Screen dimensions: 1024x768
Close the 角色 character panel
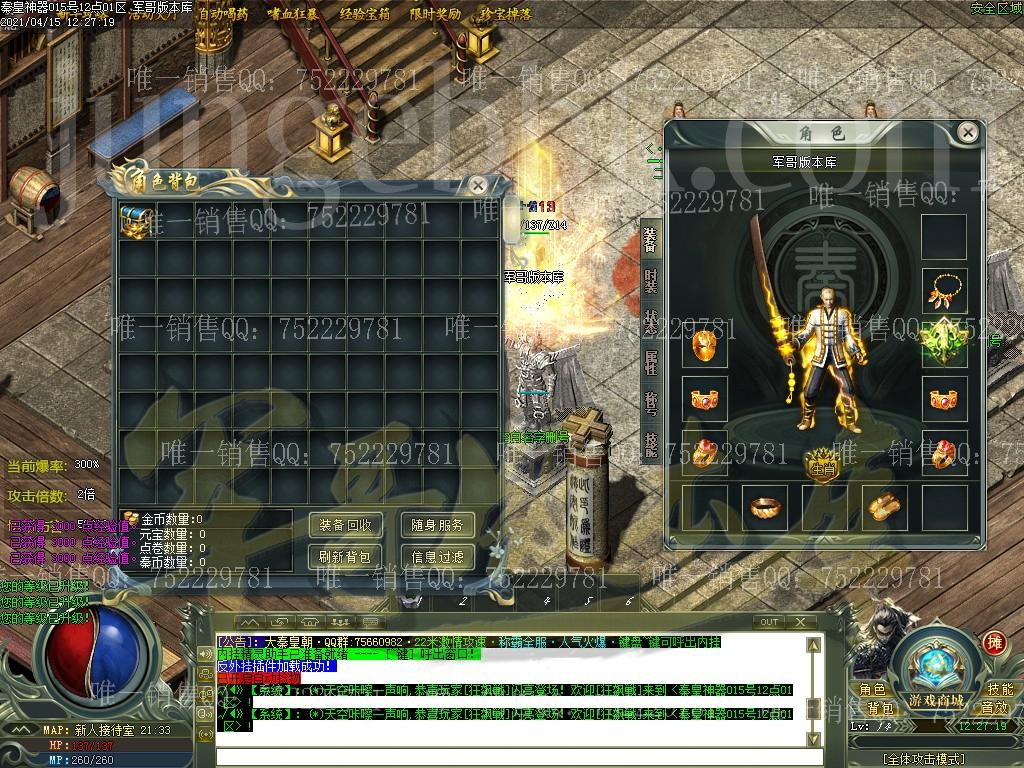[967, 132]
